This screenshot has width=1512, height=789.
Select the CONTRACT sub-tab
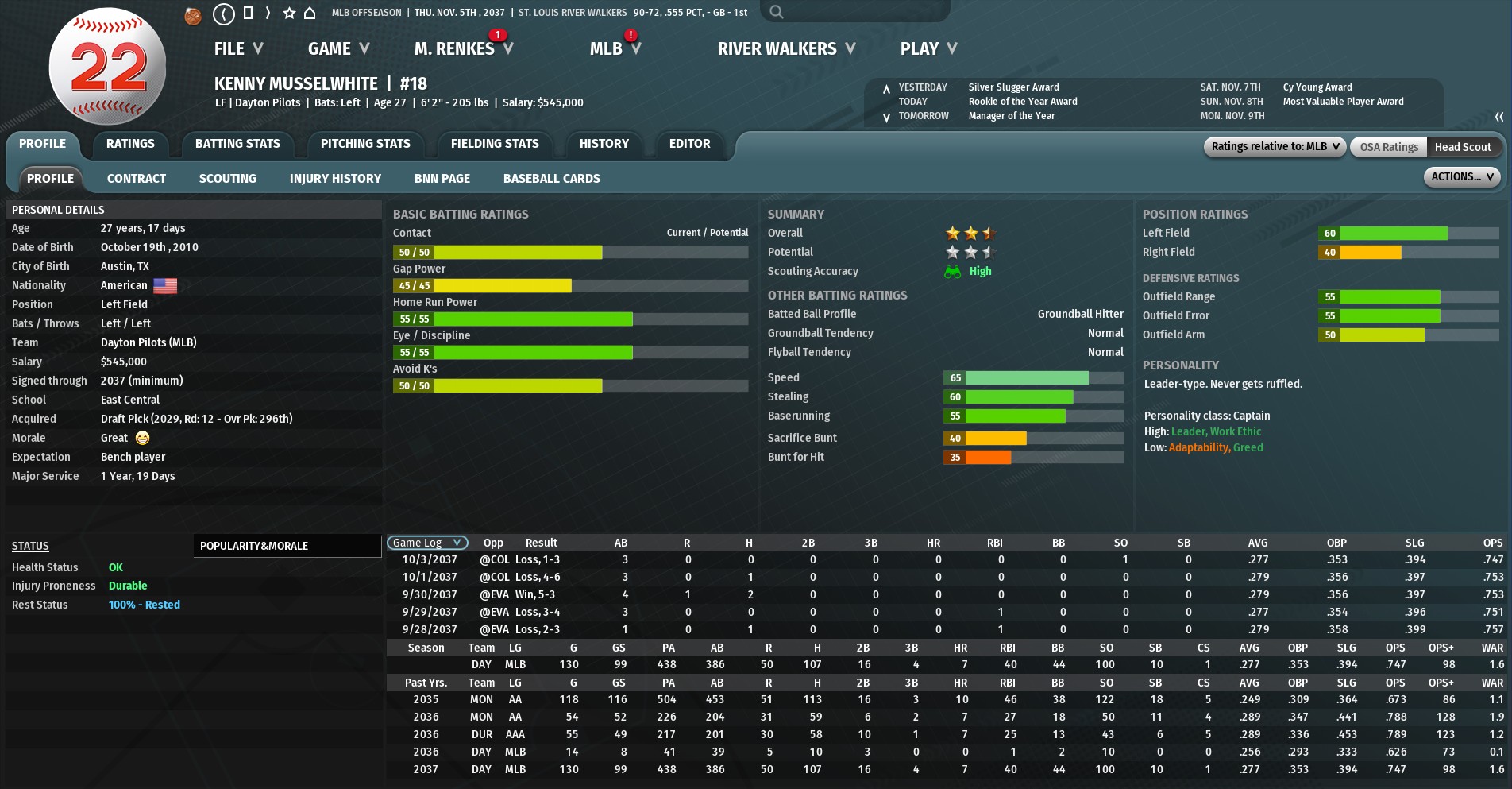[137, 179]
